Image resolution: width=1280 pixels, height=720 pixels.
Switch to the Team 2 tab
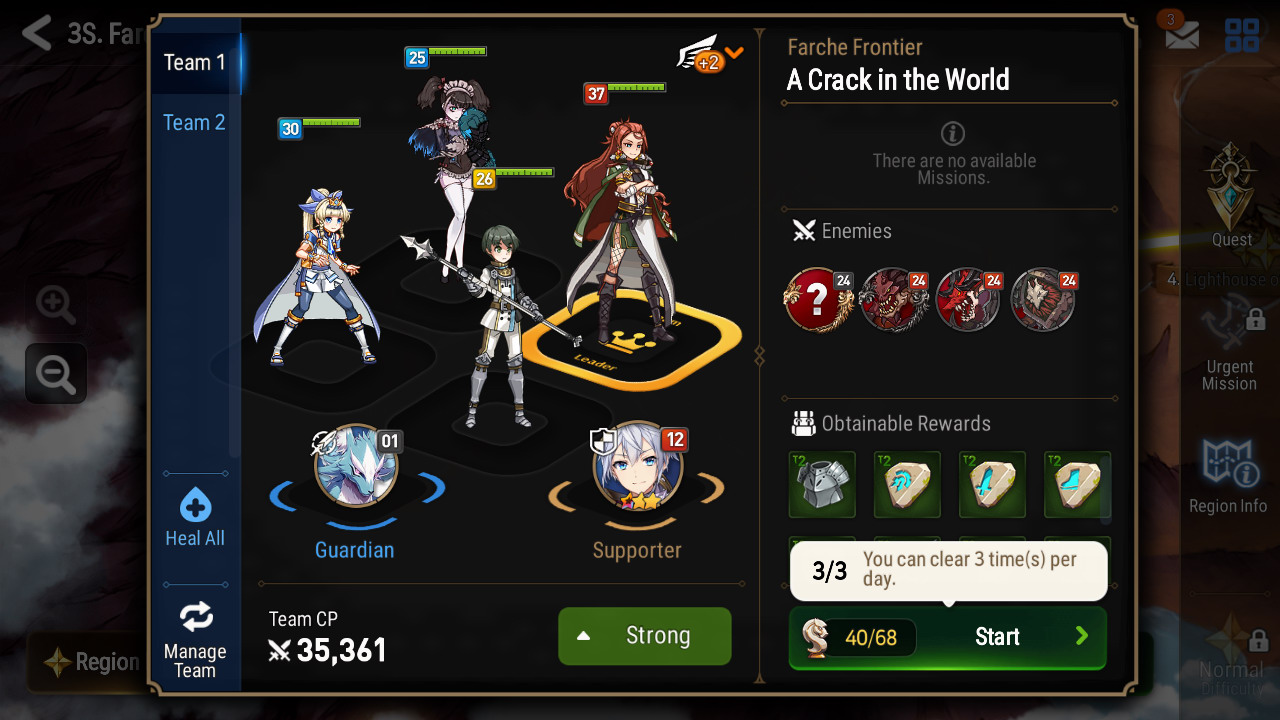[195, 122]
